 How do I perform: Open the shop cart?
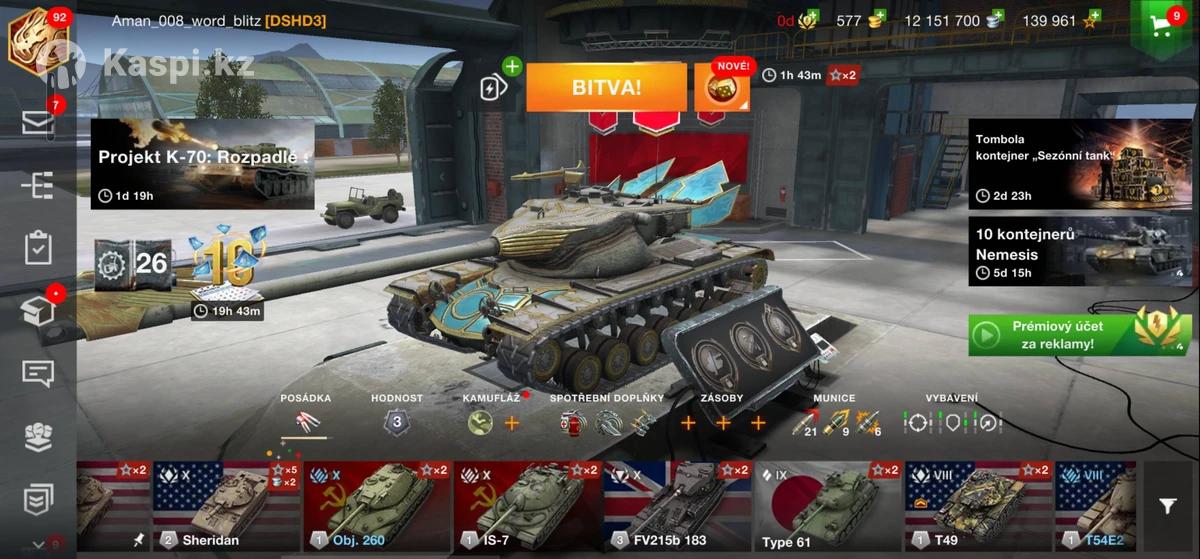pyautogui.click(x=1163, y=27)
